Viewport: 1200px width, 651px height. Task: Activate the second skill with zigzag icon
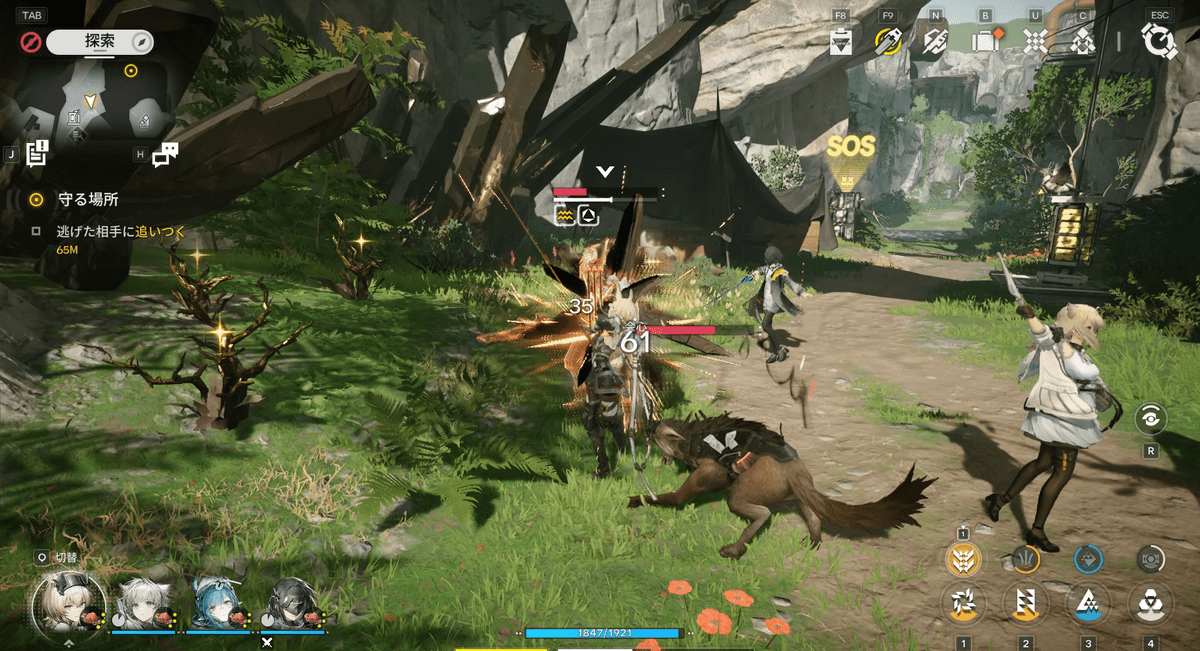click(1025, 604)
